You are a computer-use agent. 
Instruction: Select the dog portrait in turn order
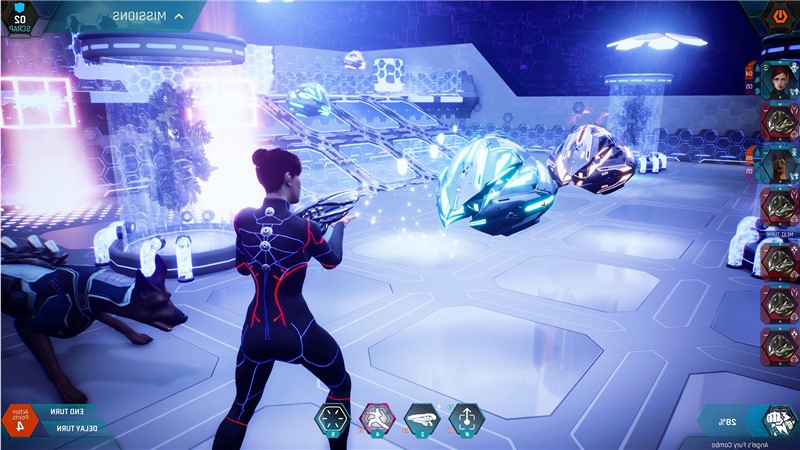776,163
